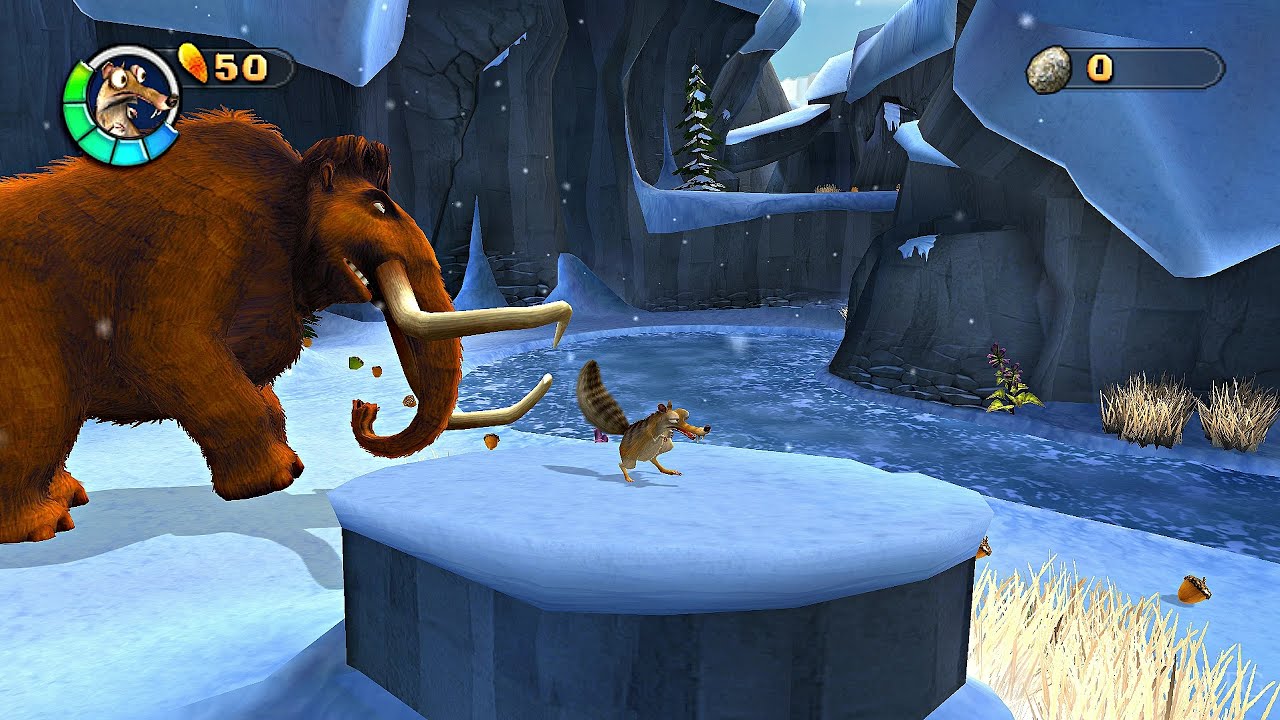1280x720 pixels.
Task: Click the acorn floating near Scrat
Action: coord(490,440)
